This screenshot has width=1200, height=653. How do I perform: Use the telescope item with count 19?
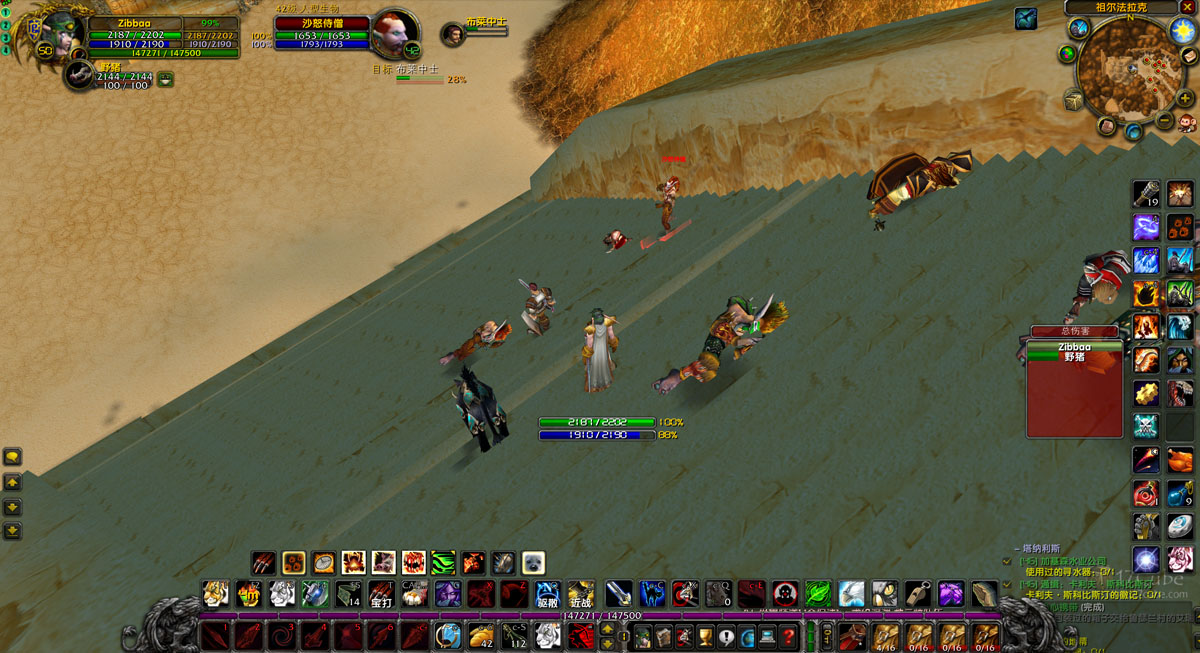click(1146, 194)
